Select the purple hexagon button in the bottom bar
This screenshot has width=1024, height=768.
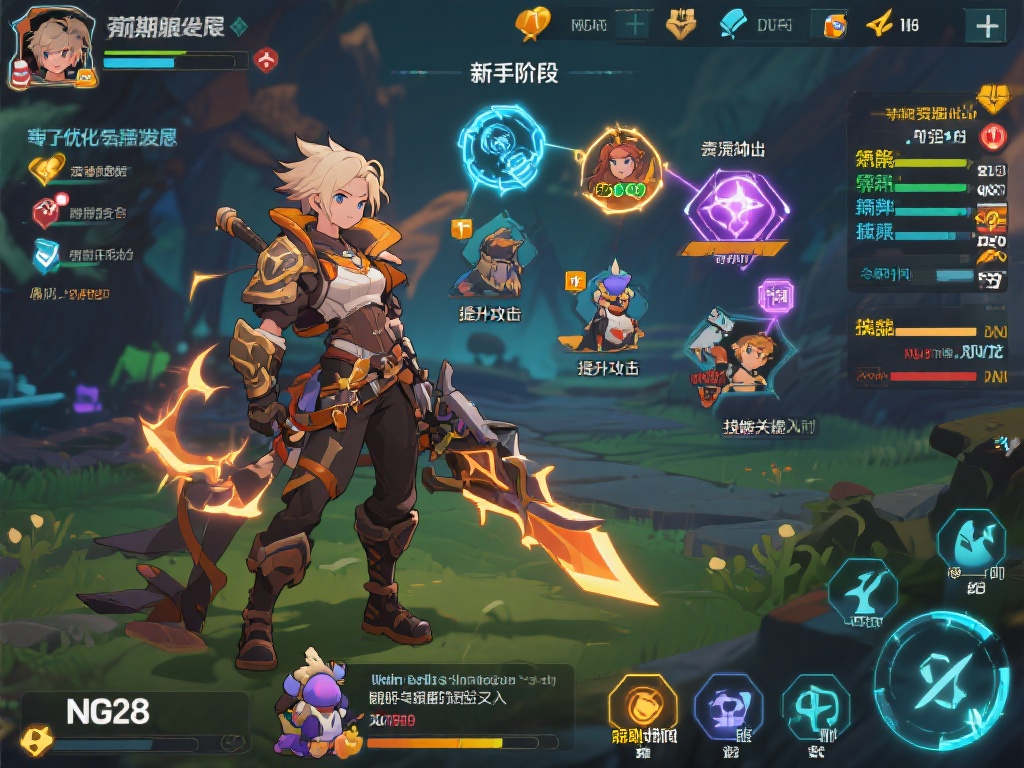728,706
